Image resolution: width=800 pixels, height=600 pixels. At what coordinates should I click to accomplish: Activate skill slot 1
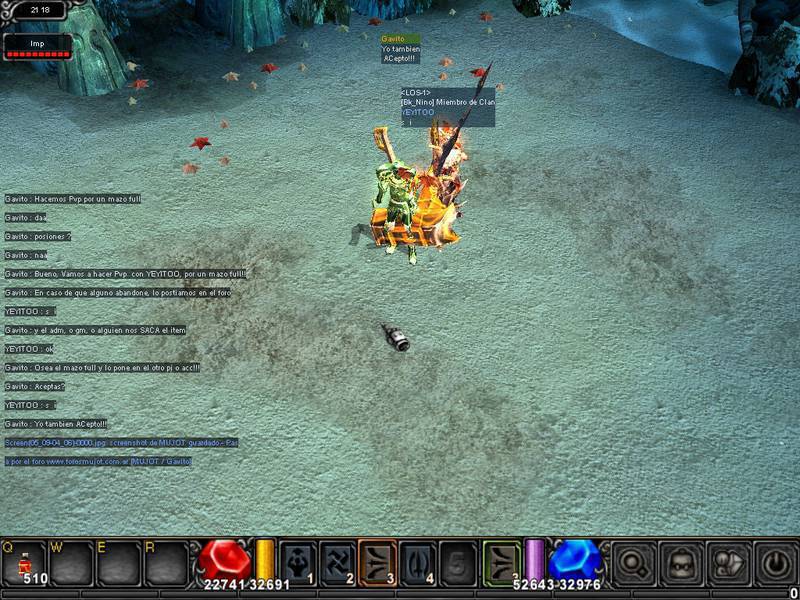coord(298,562)
